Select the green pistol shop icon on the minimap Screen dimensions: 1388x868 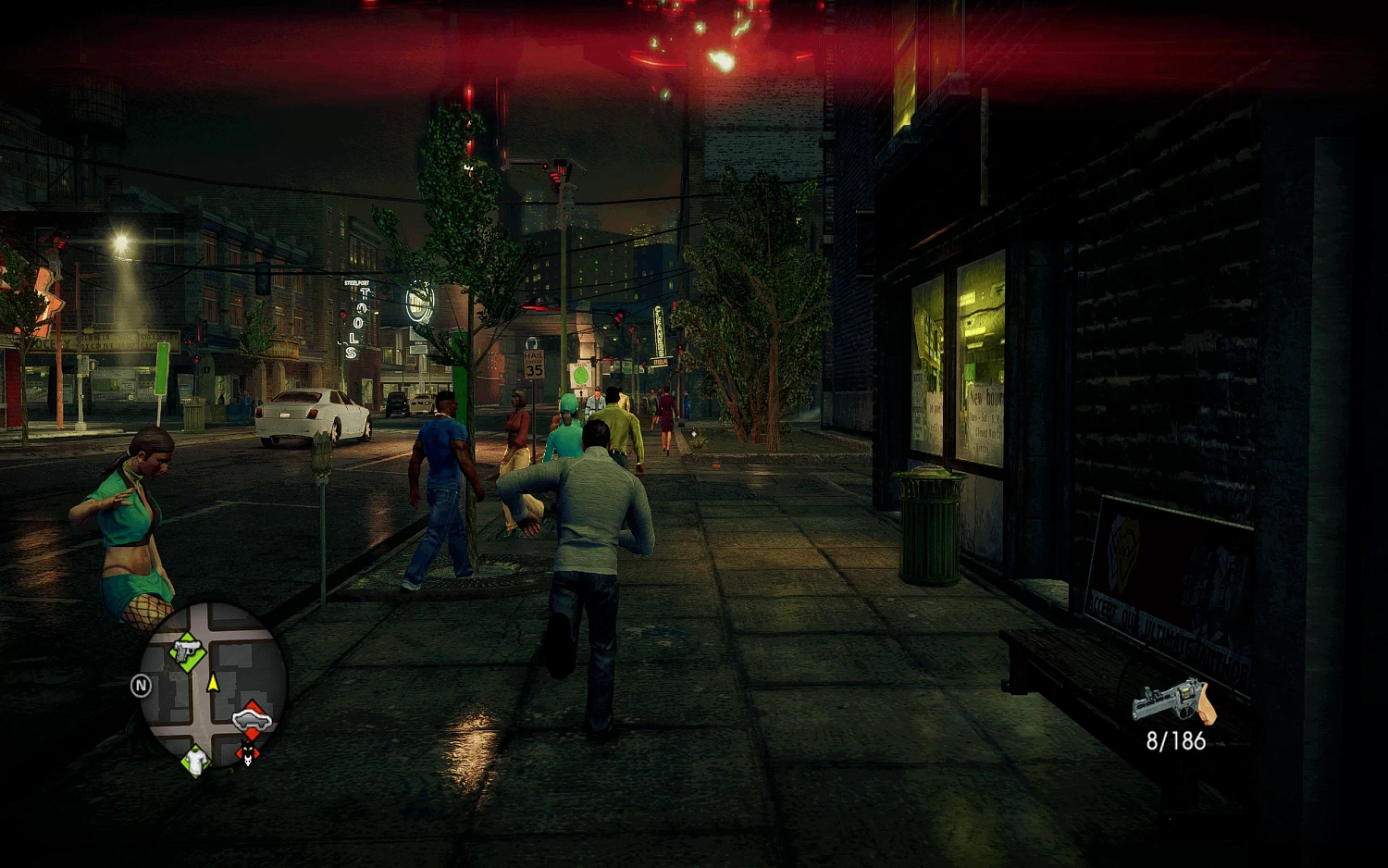186,651
